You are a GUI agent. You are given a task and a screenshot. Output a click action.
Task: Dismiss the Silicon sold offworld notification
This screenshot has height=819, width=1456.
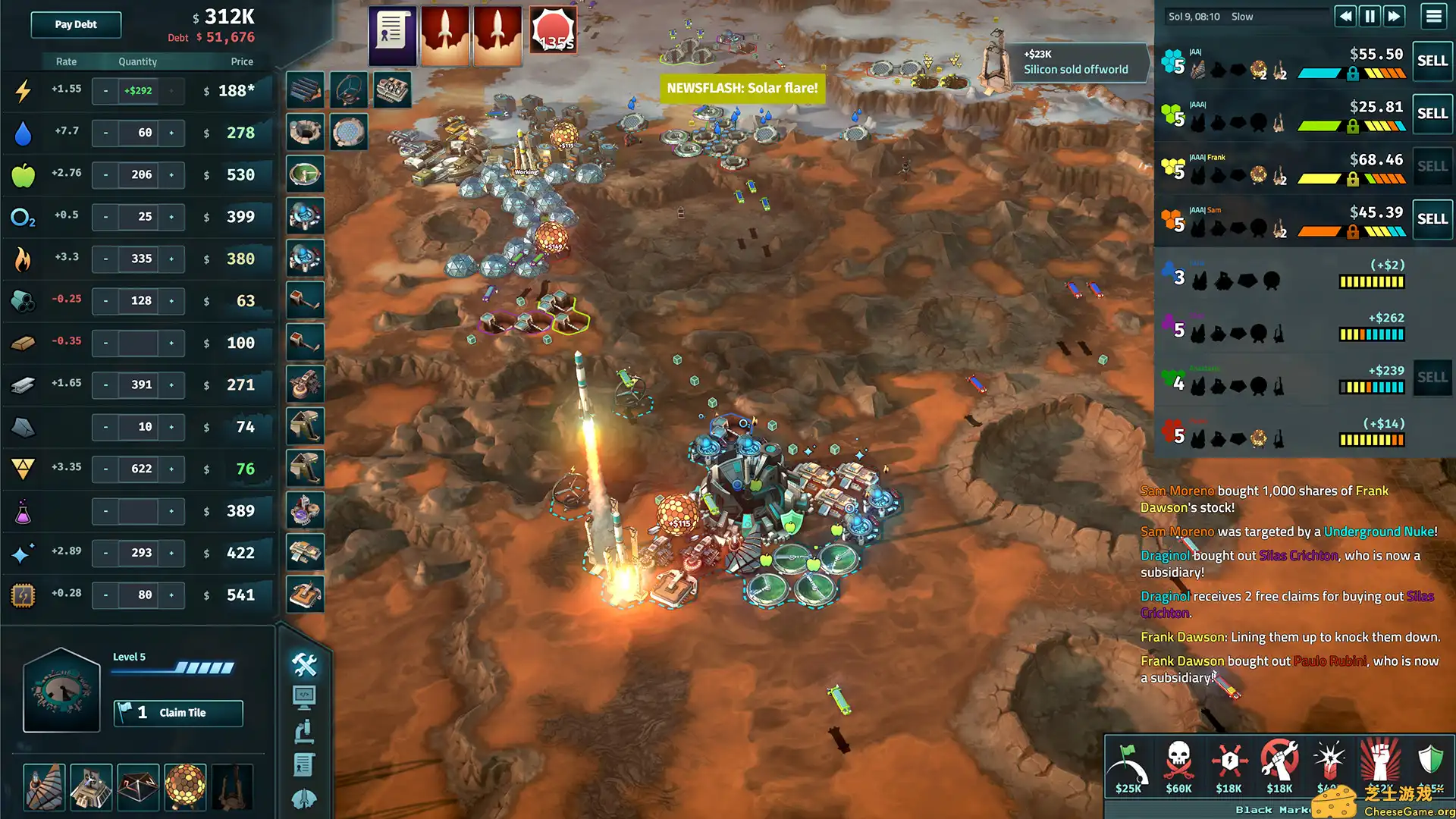point(1075,61)
